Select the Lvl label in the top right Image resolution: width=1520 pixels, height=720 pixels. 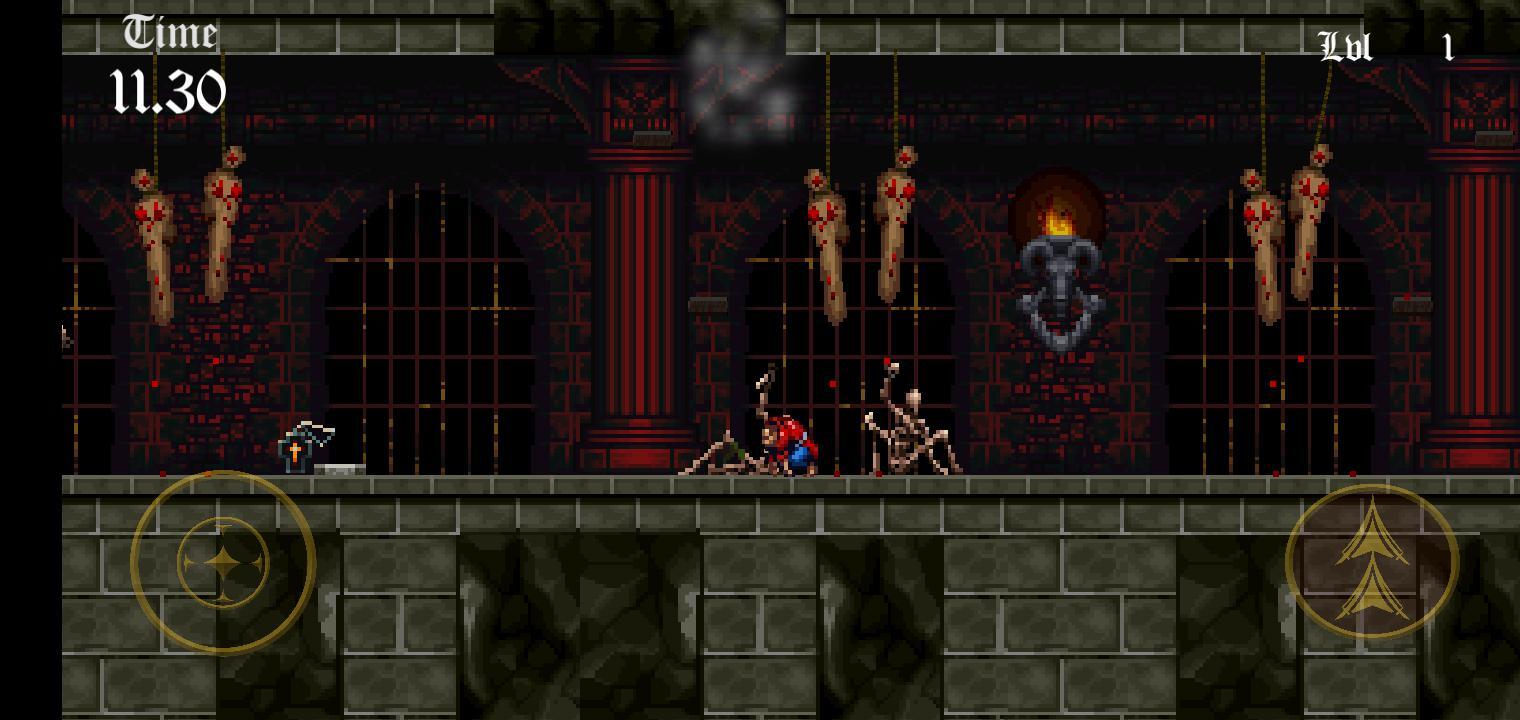point(1345,46)
